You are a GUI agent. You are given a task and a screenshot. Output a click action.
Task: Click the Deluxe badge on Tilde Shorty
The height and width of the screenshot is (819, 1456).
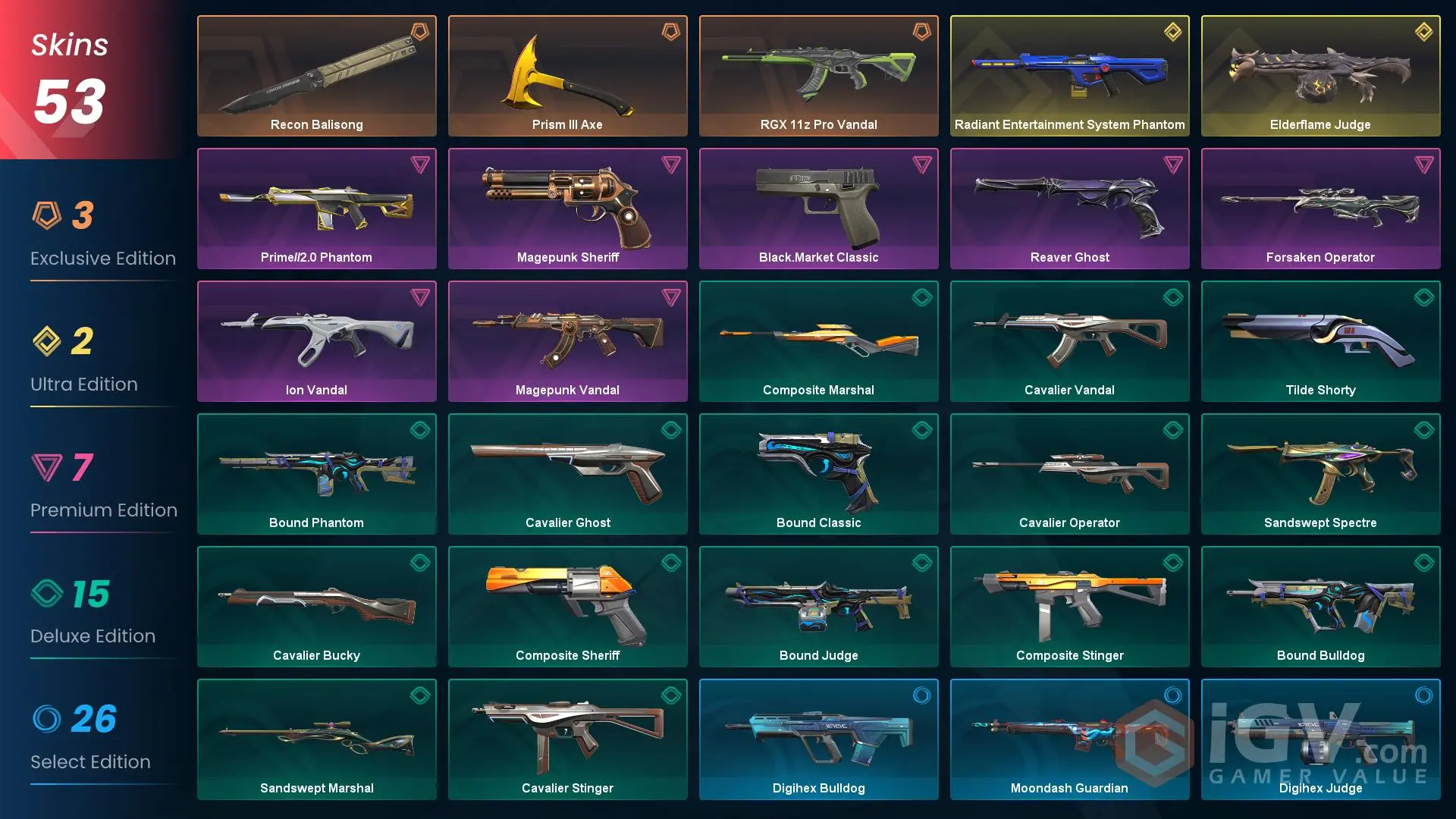(x=1424, y=298)
